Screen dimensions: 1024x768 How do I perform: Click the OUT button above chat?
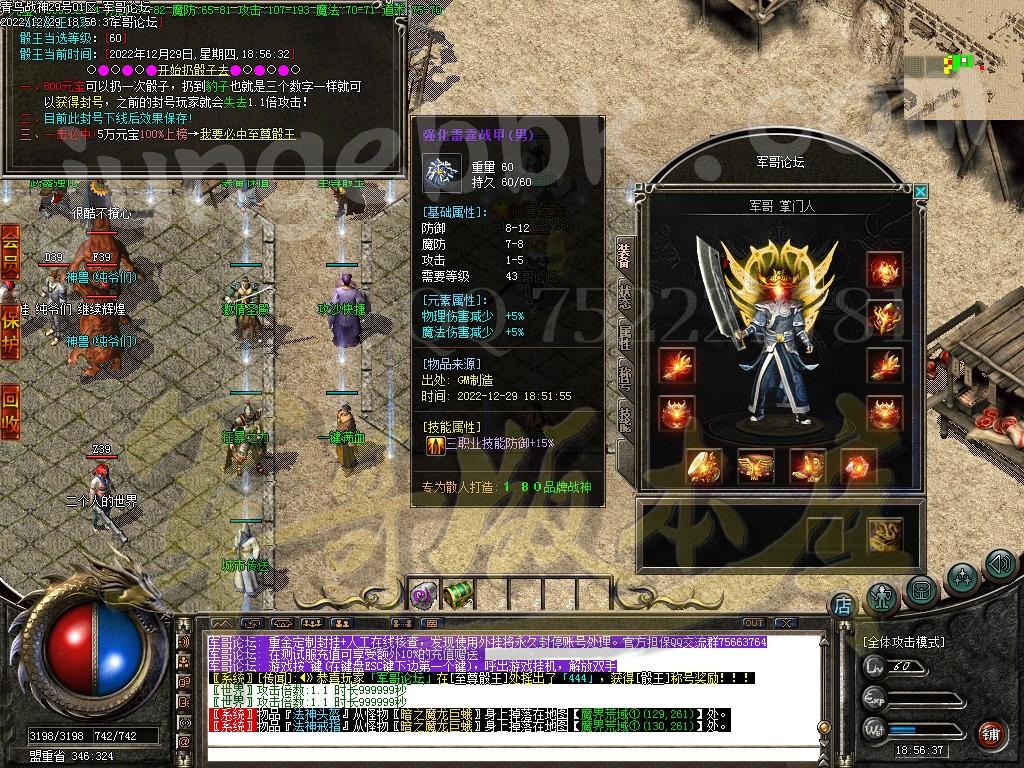(753, 623)
